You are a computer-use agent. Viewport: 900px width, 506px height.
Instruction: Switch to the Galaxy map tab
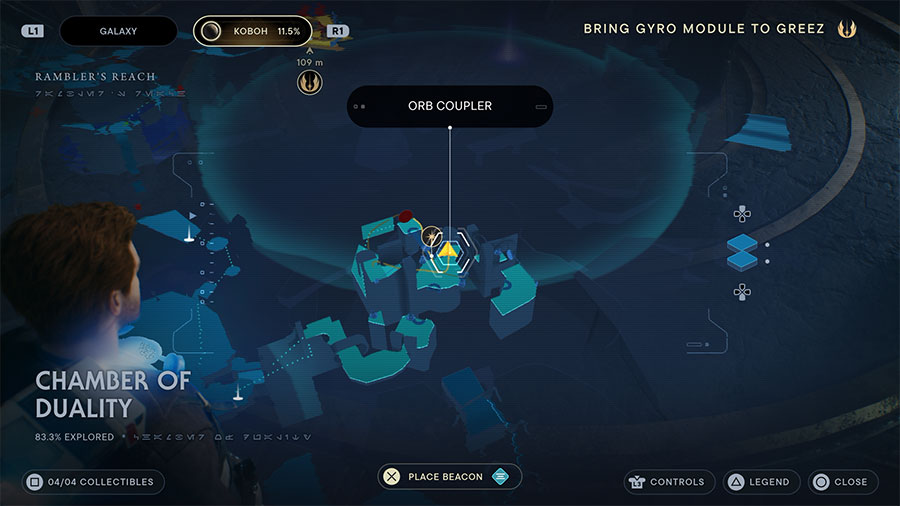[118, 31]
